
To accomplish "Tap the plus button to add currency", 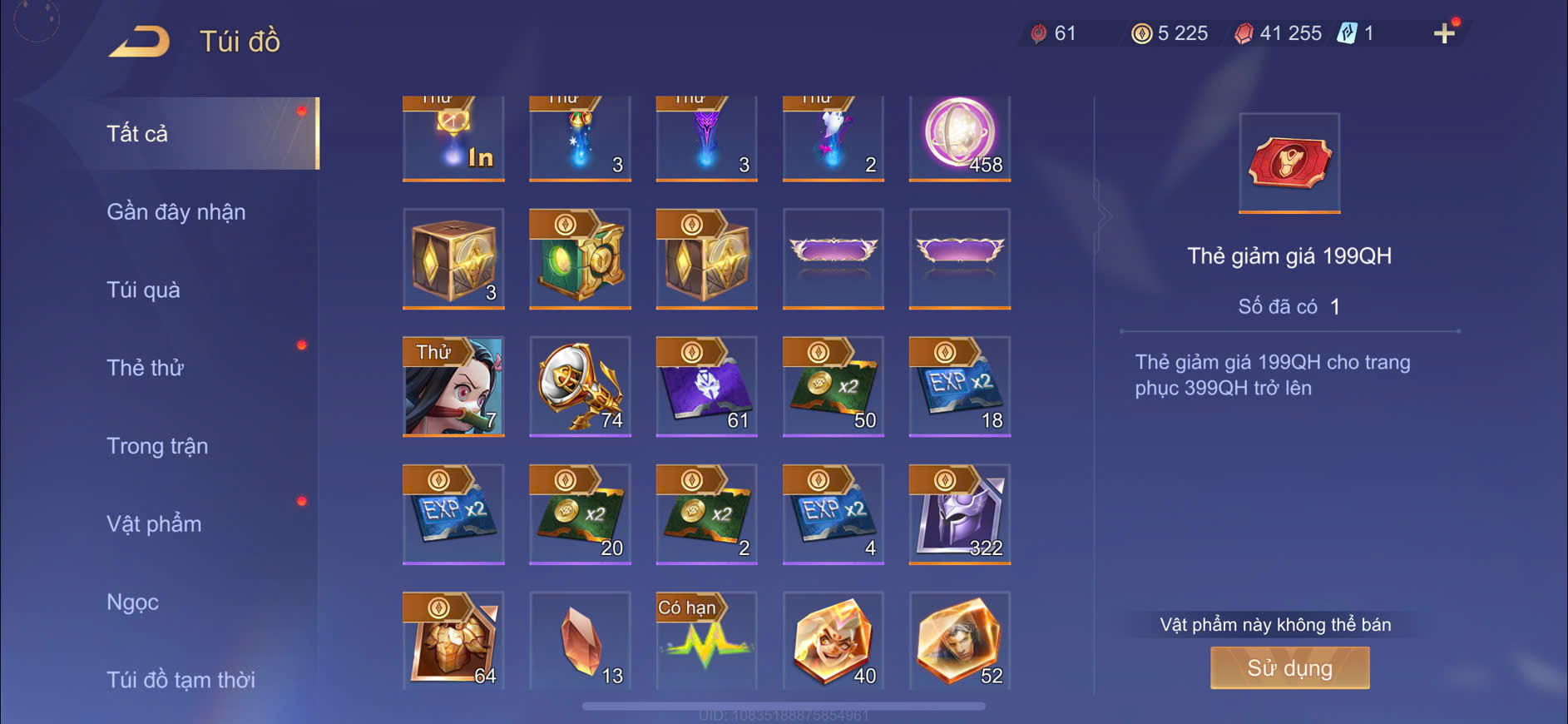I will pos(1444,33).
